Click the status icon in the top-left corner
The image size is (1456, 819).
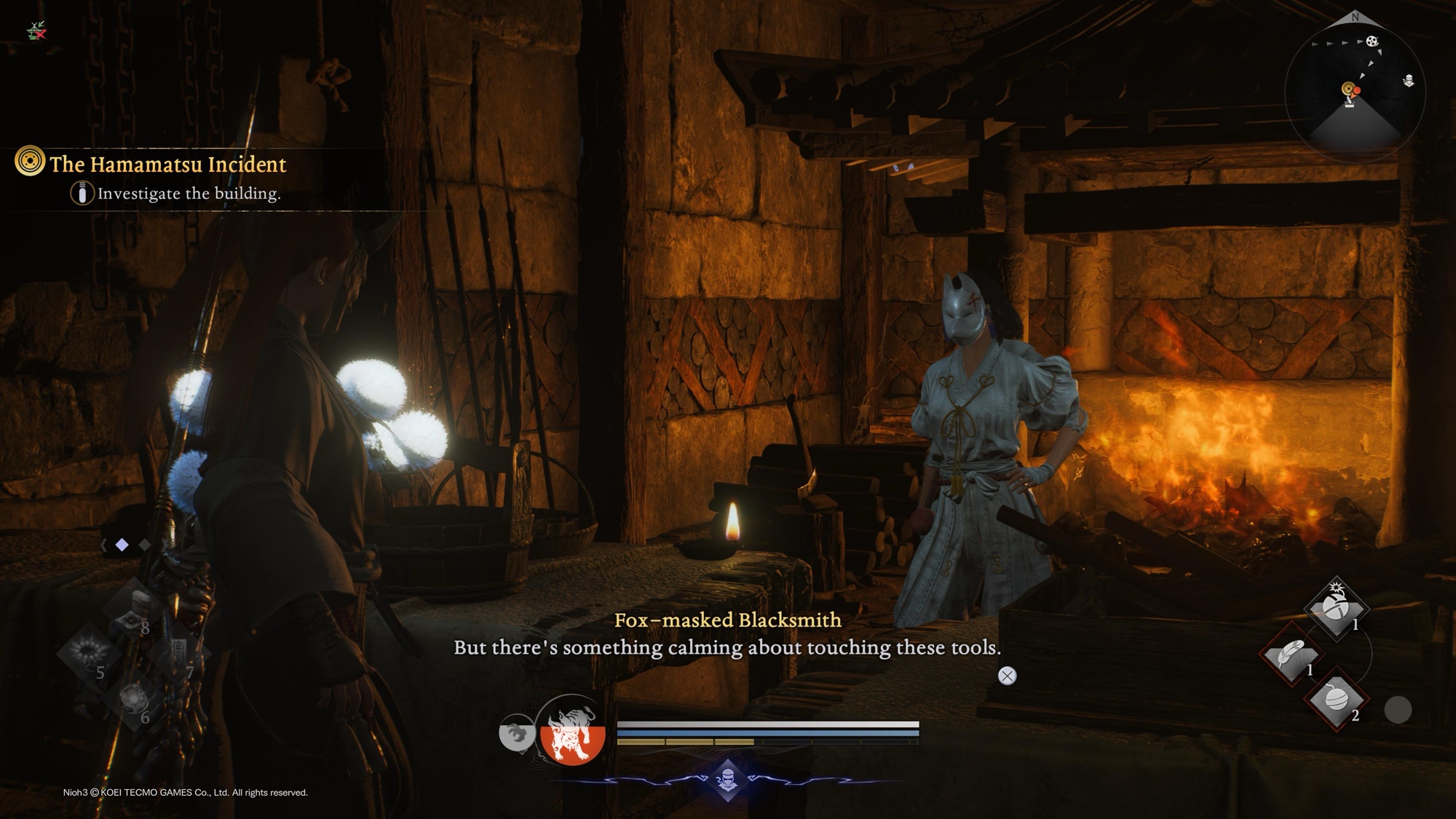click(x=36, y=31)
